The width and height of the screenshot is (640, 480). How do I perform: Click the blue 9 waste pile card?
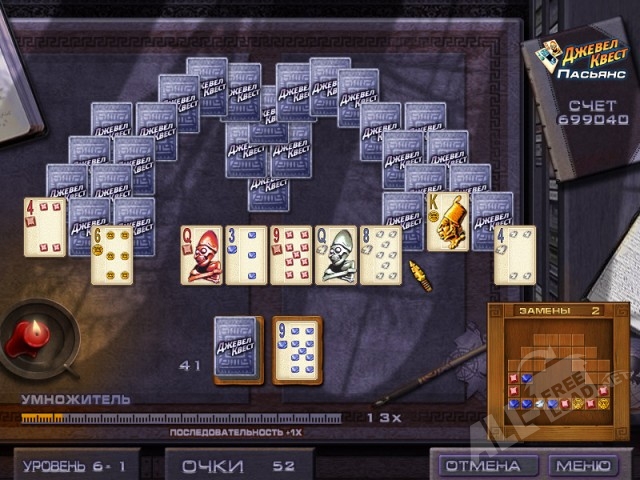click(x=298, y=350)
